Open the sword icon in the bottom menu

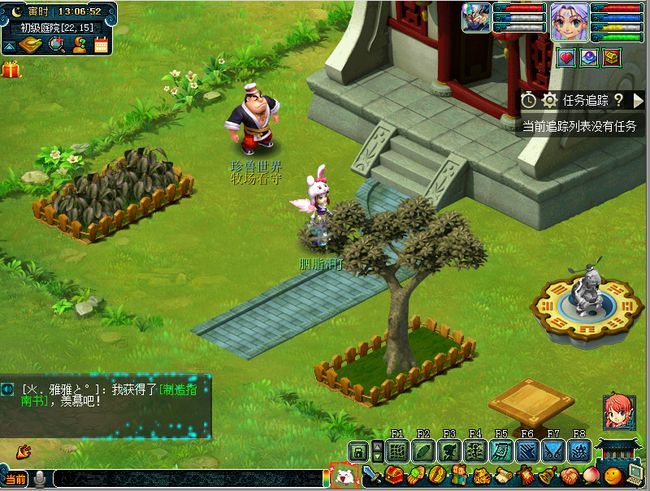click(372, 474)
